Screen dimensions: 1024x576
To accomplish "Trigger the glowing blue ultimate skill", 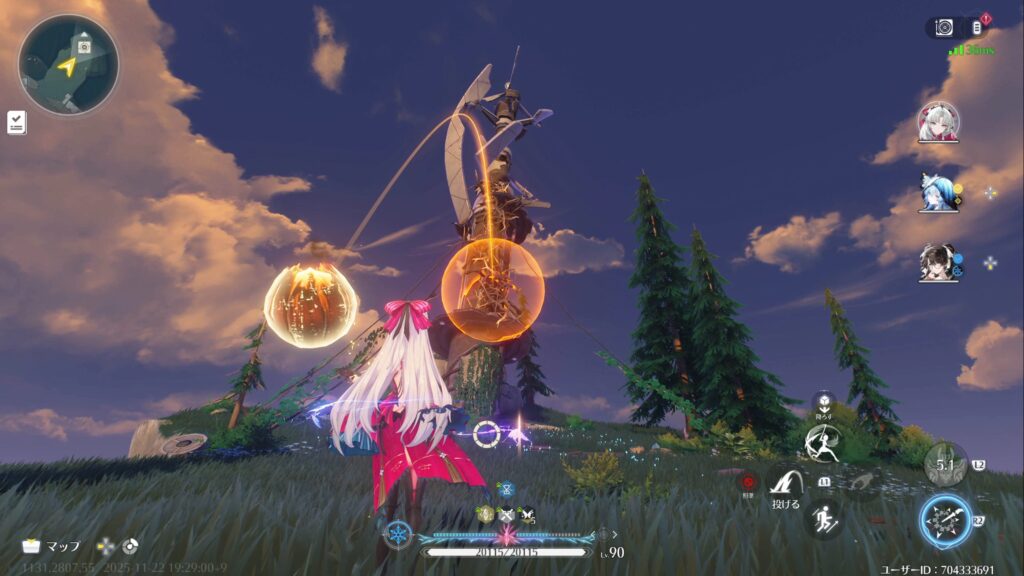I will (945, 520).
